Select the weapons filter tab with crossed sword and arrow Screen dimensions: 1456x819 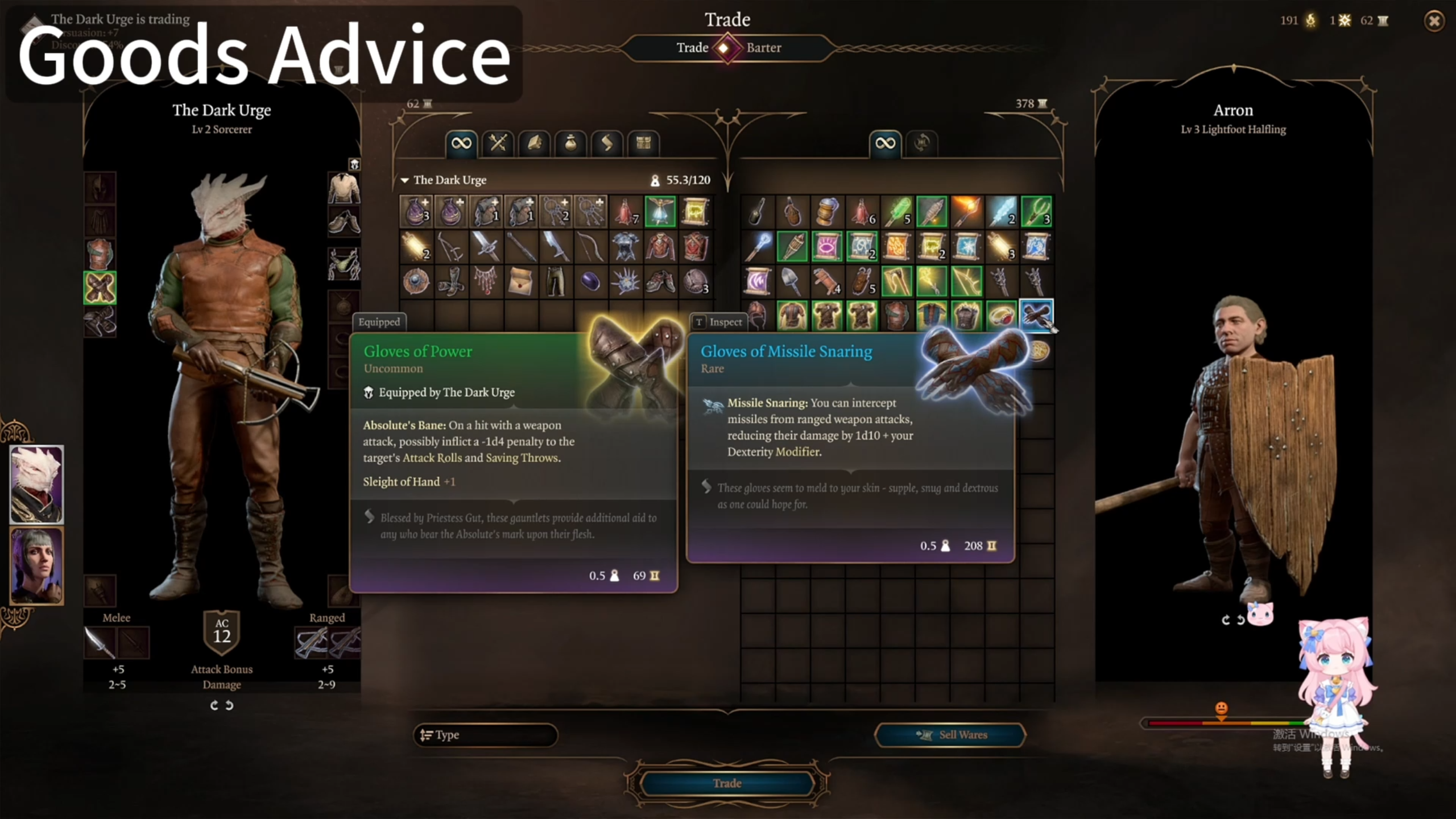(498, 143)
